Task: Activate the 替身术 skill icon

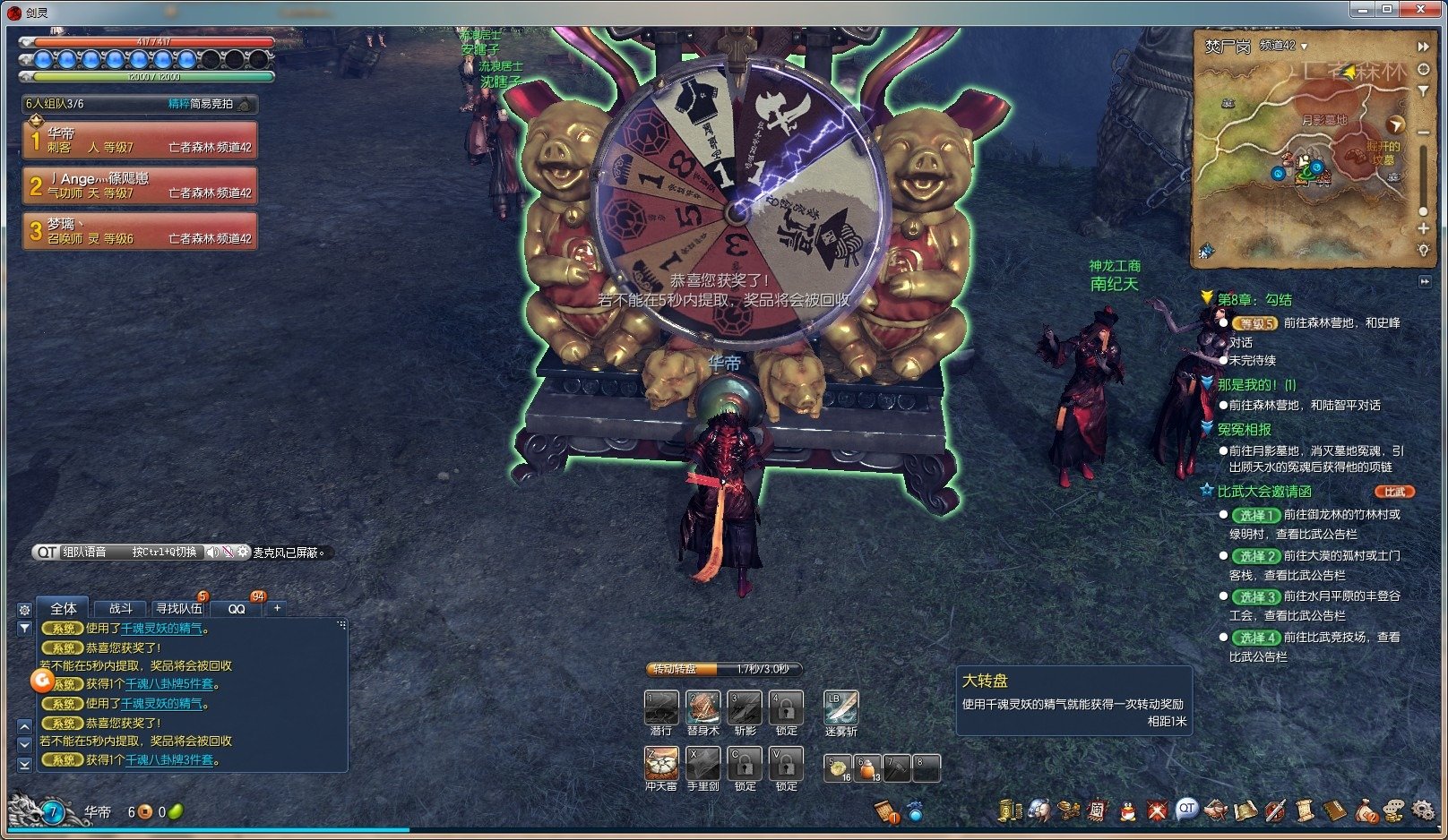Action: pos(702,707)
